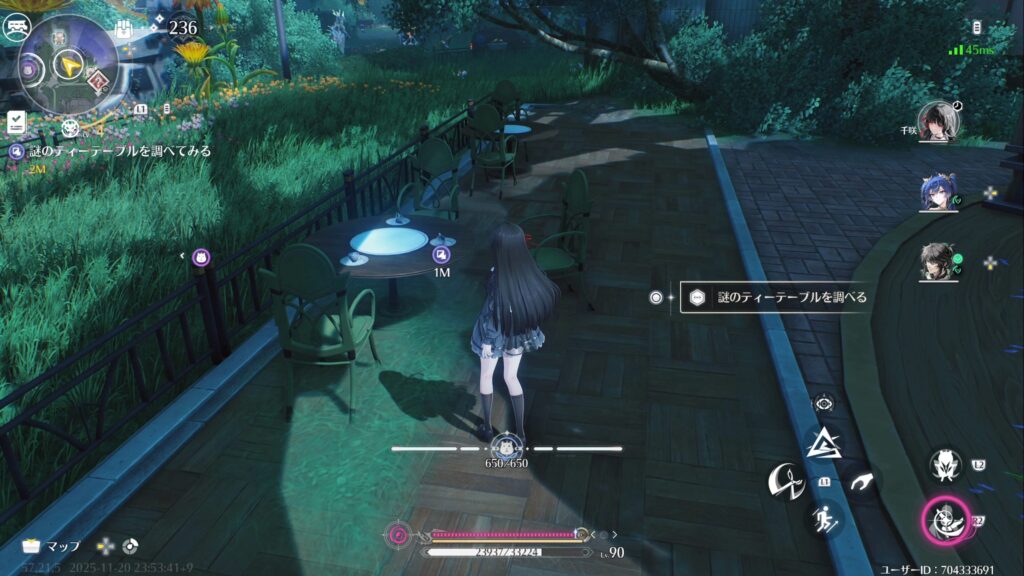This screenshot has width=1024, height=576.
Task: Switch to the dark-haired male party member
Action: coord(939,263)
